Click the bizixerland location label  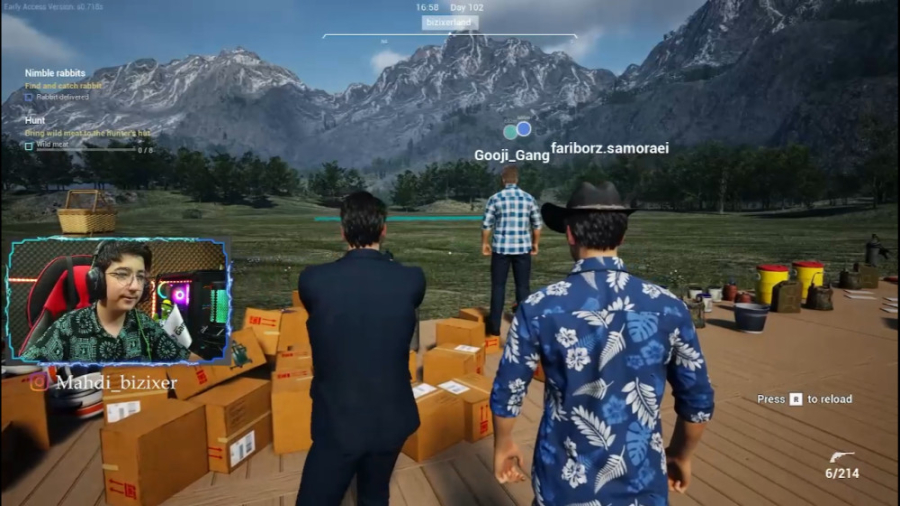point(449,22)
